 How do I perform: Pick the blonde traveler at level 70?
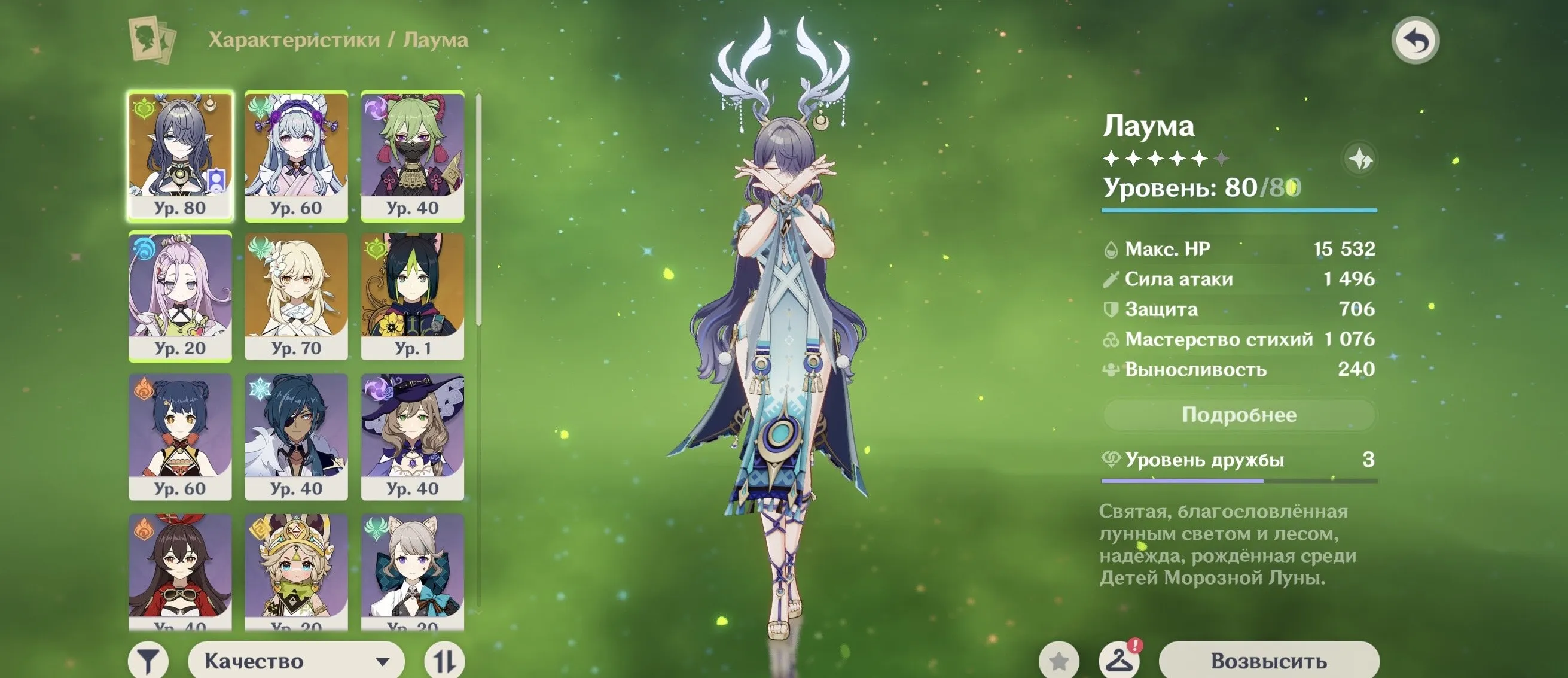(x=297, y=297)
